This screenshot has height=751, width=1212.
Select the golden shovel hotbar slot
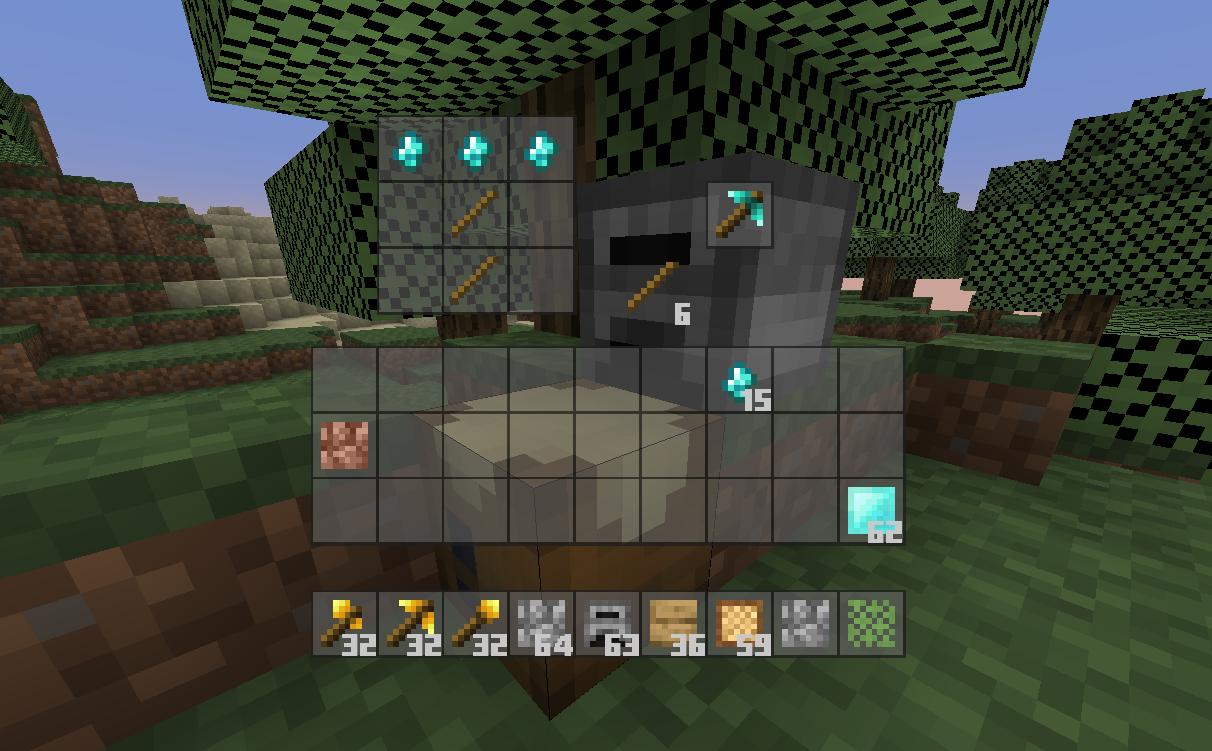pyautogui.click(x=476, y=623)
